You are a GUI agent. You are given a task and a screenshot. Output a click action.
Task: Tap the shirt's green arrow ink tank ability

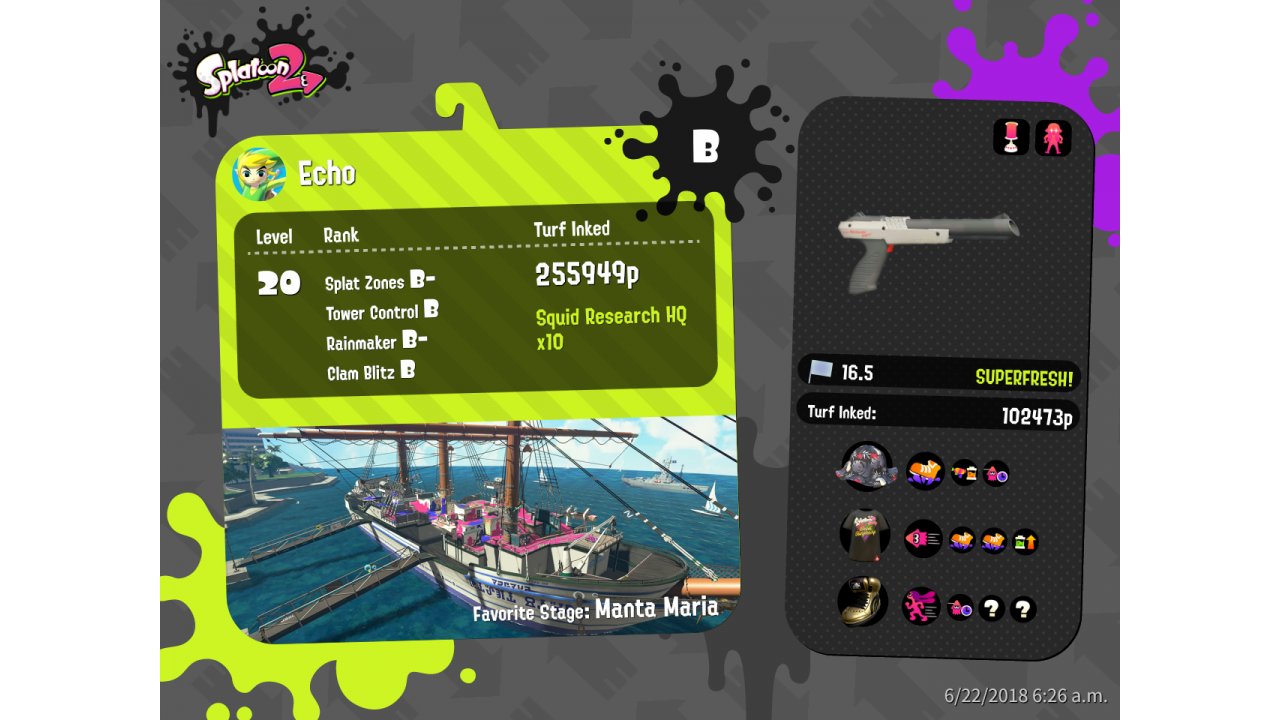1025,542
